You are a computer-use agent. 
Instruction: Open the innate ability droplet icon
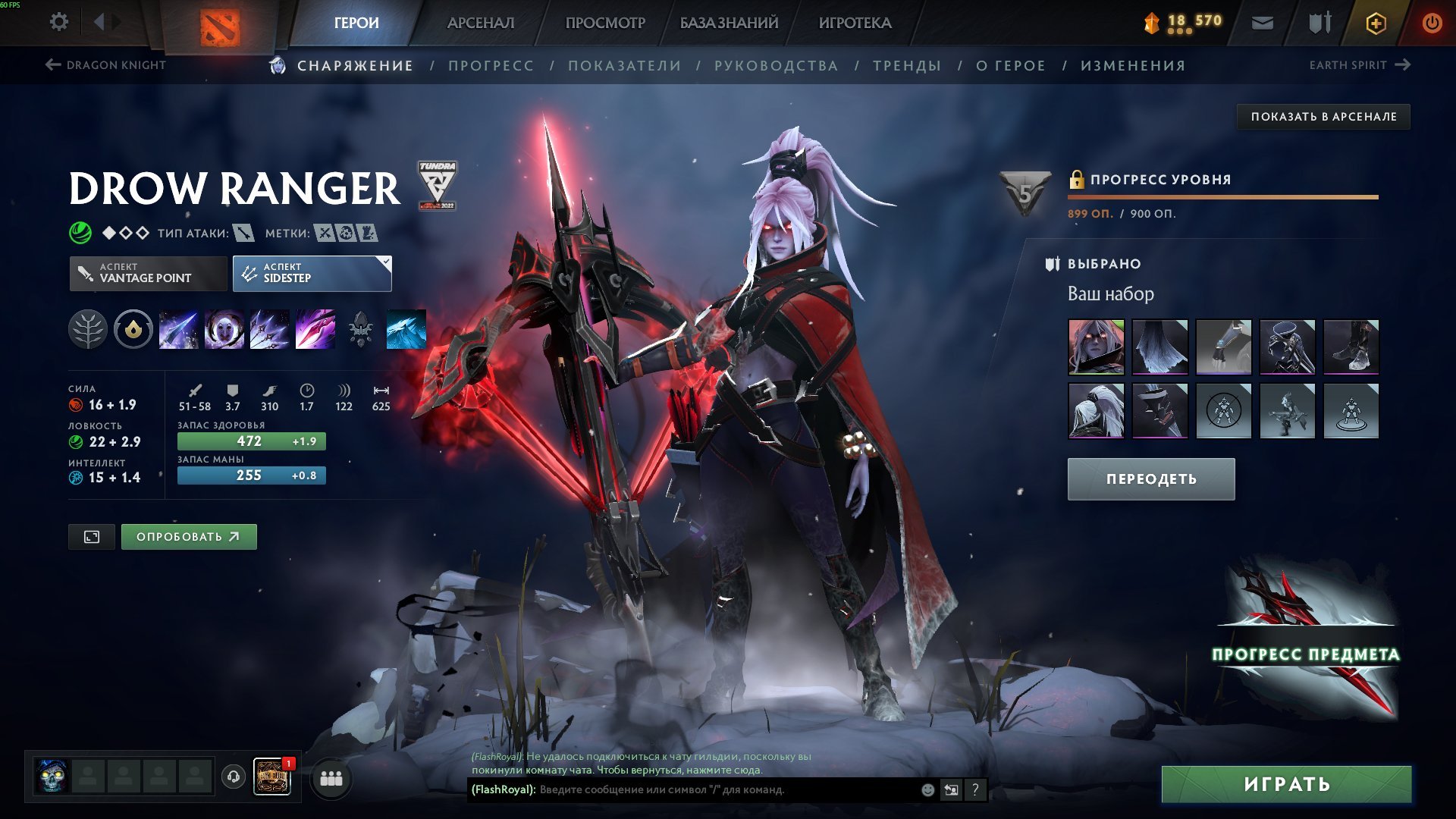[133, 329]
